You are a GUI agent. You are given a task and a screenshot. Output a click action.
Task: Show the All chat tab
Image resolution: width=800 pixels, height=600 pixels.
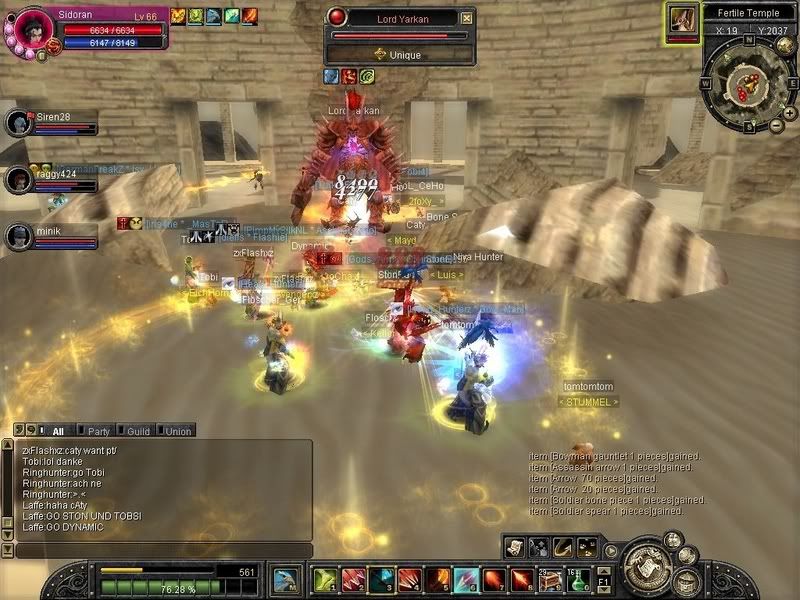(57, 431)
